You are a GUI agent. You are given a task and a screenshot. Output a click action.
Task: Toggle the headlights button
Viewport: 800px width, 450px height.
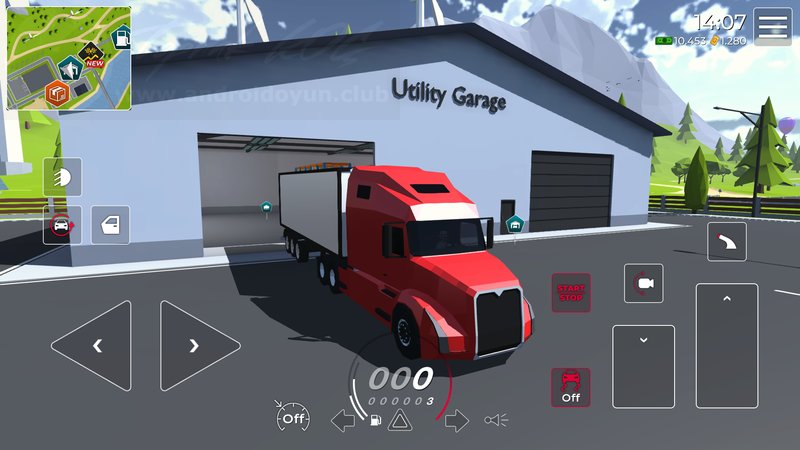click(62, 177)
